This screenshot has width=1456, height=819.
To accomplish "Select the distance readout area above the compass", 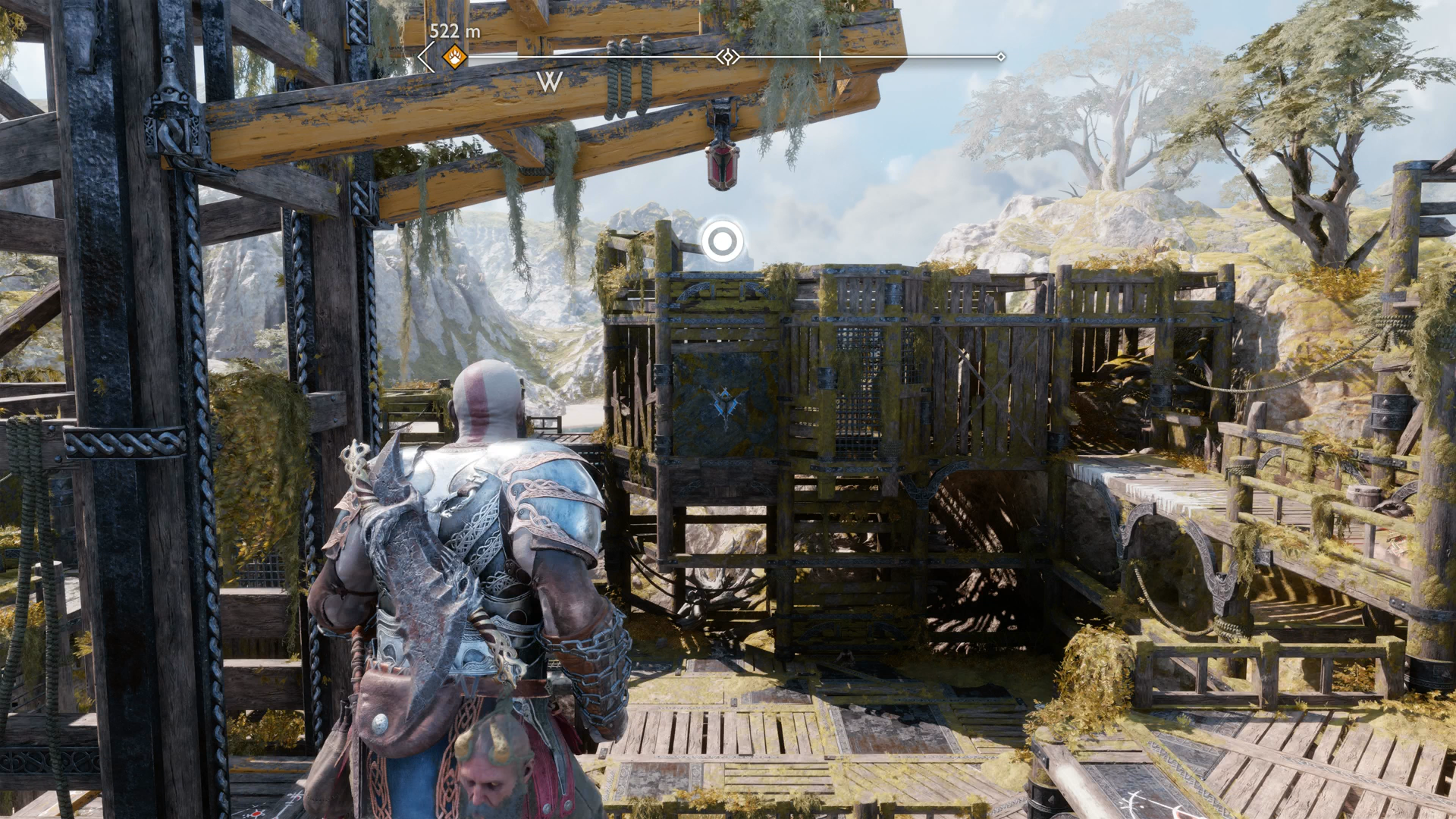I will 453,32.
